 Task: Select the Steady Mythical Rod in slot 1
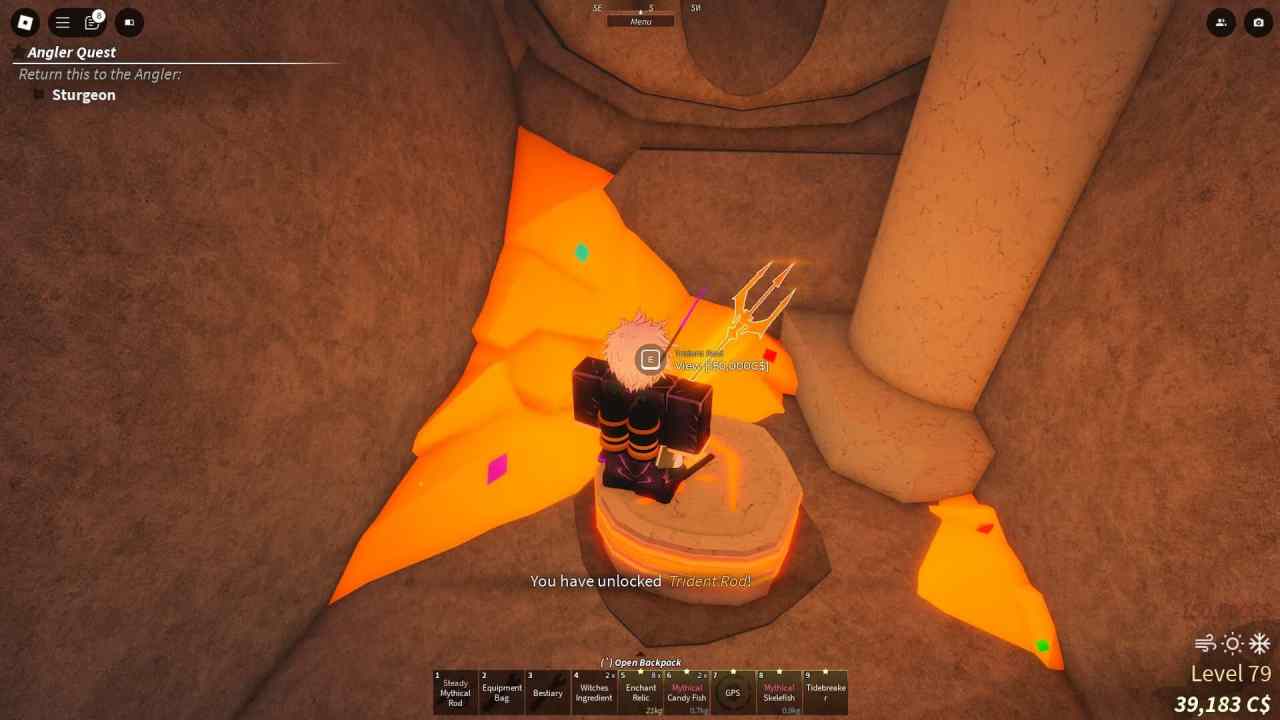tap(455, 691)
